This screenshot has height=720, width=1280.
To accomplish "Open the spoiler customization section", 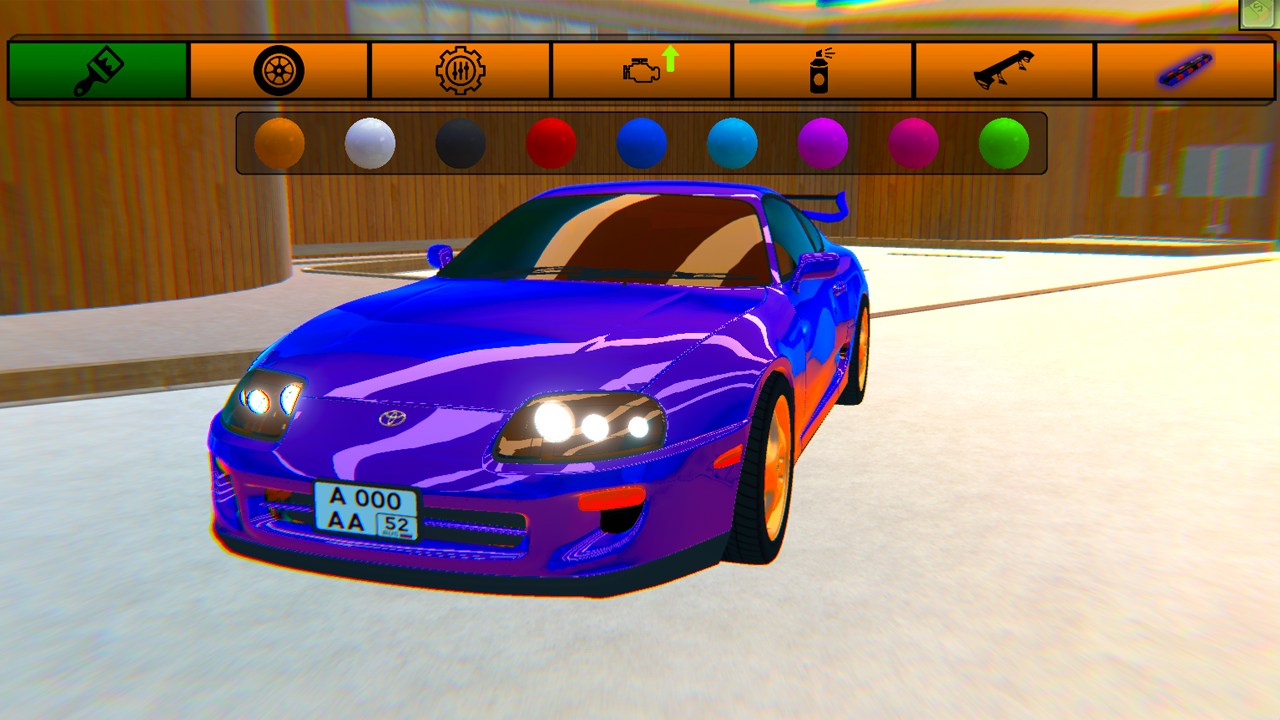I will click(1002, 68).
